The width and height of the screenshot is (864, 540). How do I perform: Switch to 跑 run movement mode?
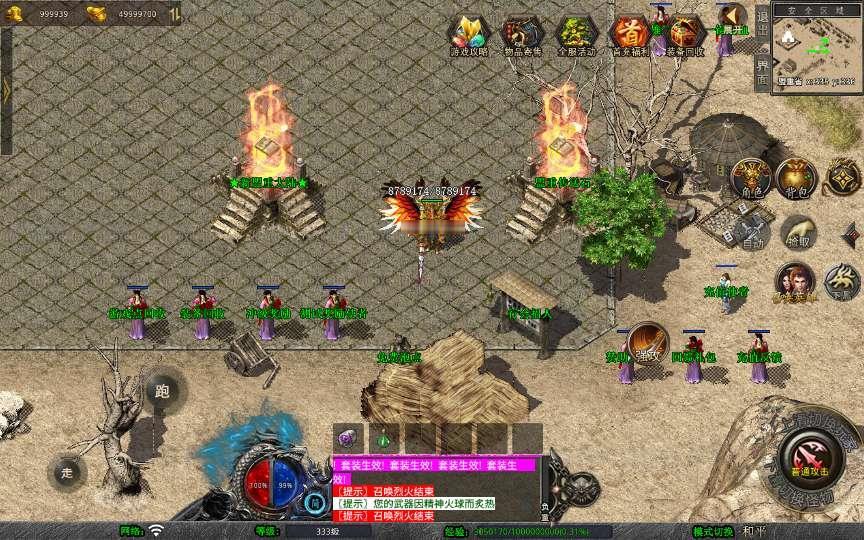point(162,392)
